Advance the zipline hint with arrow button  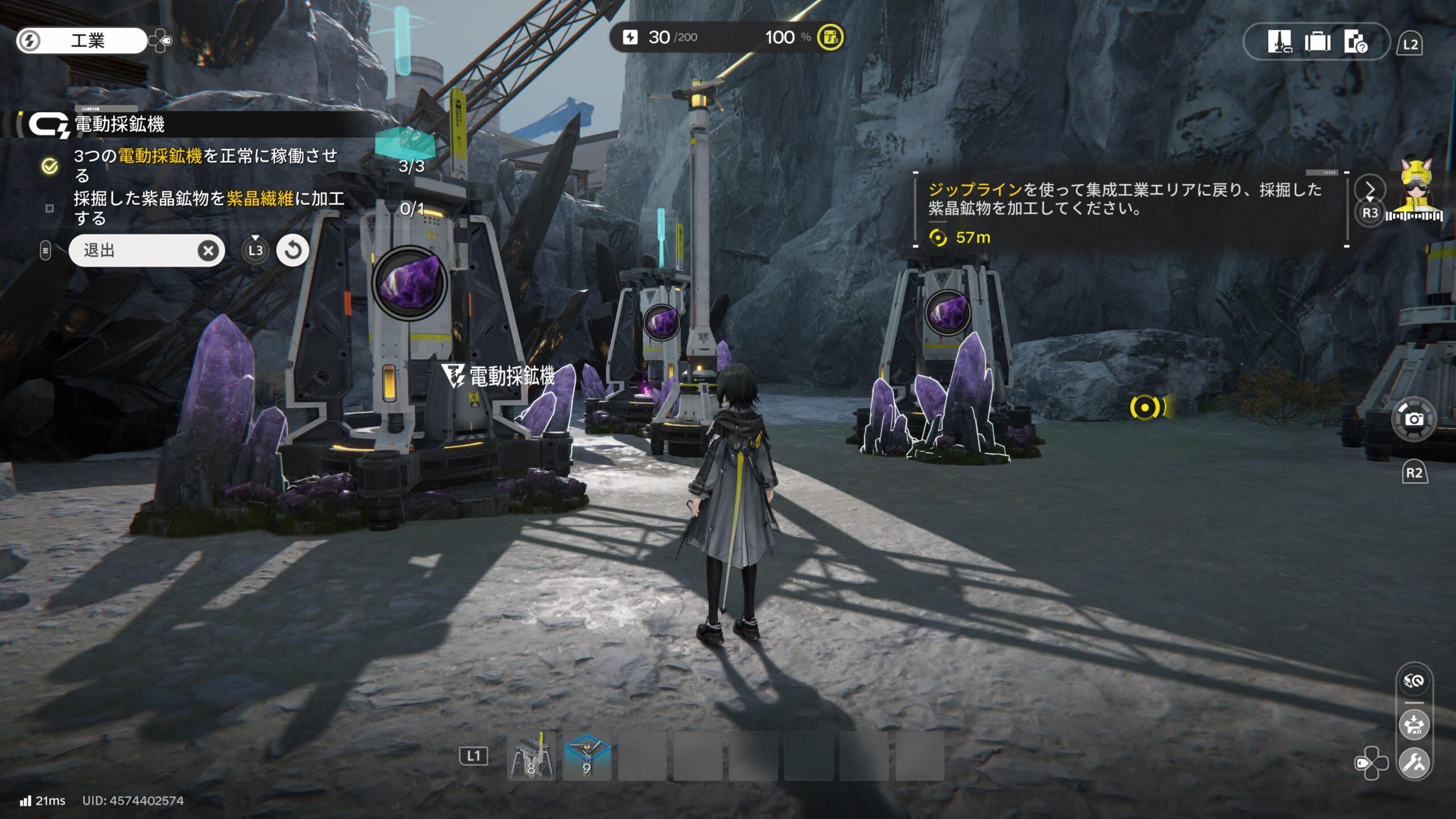1370,189
